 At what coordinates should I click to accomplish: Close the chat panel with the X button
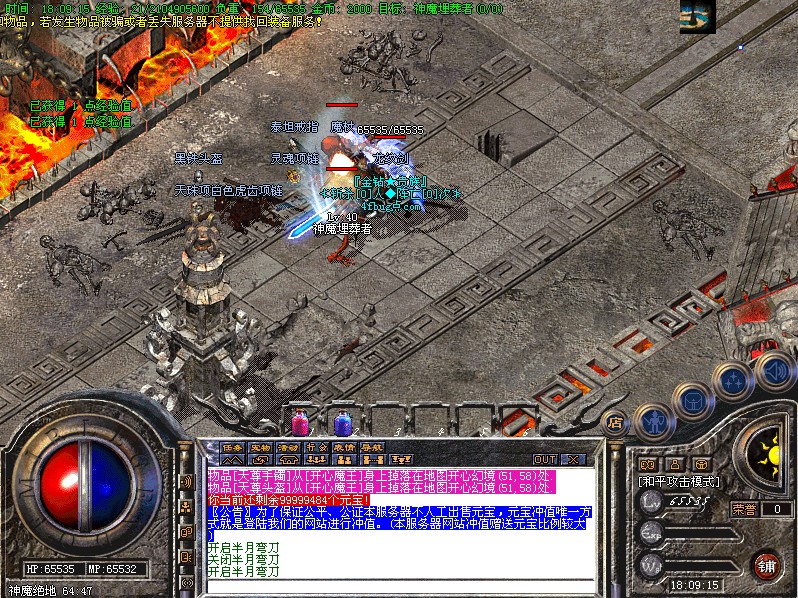[573, 459]
